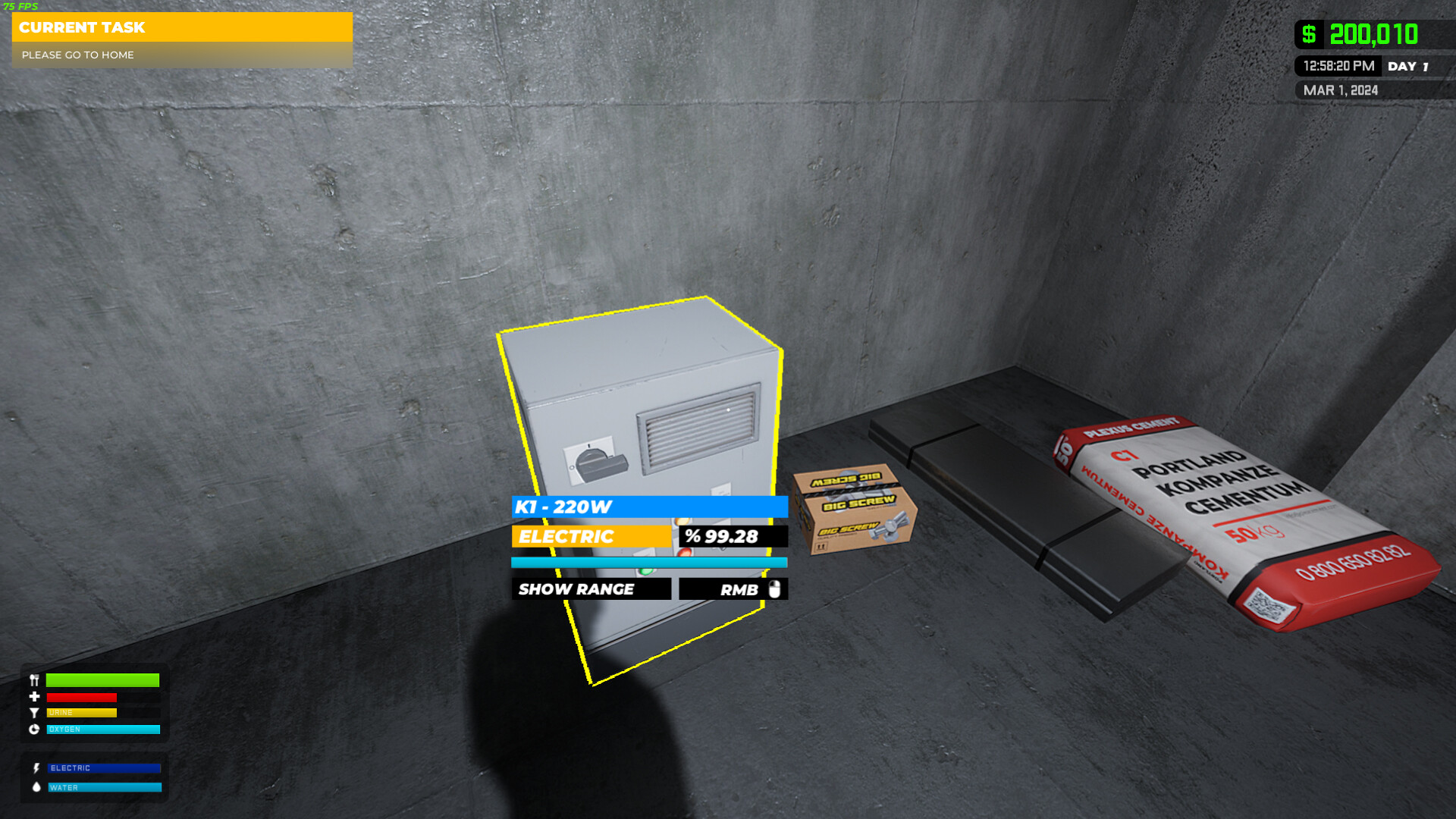The height and width of the screenshot is (819, 1456).
Task: Click the water droplet icon
Action: click(35, 787)
